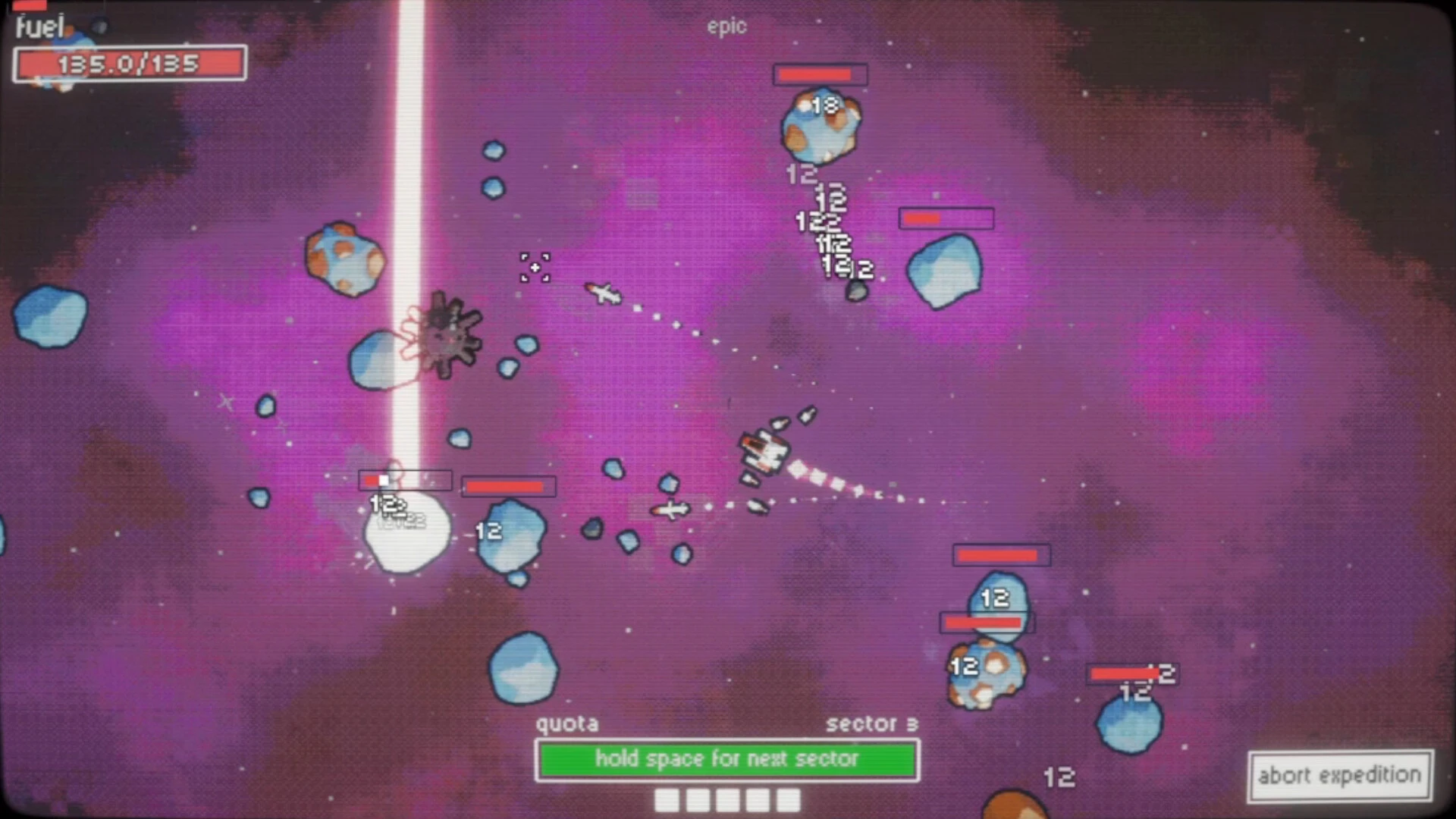Click the enemy health bar at top center
This screenshot has height=819, width=1456.
820,74
